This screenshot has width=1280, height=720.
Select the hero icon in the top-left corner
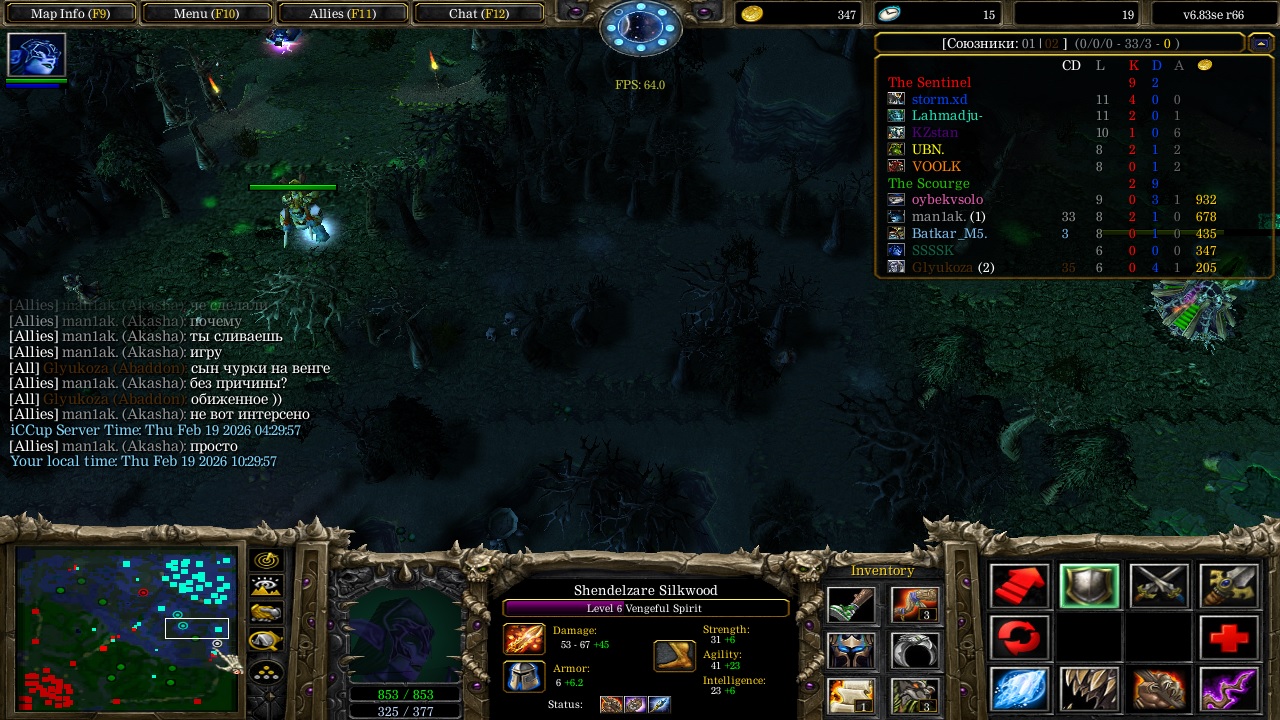click(37, 55)
